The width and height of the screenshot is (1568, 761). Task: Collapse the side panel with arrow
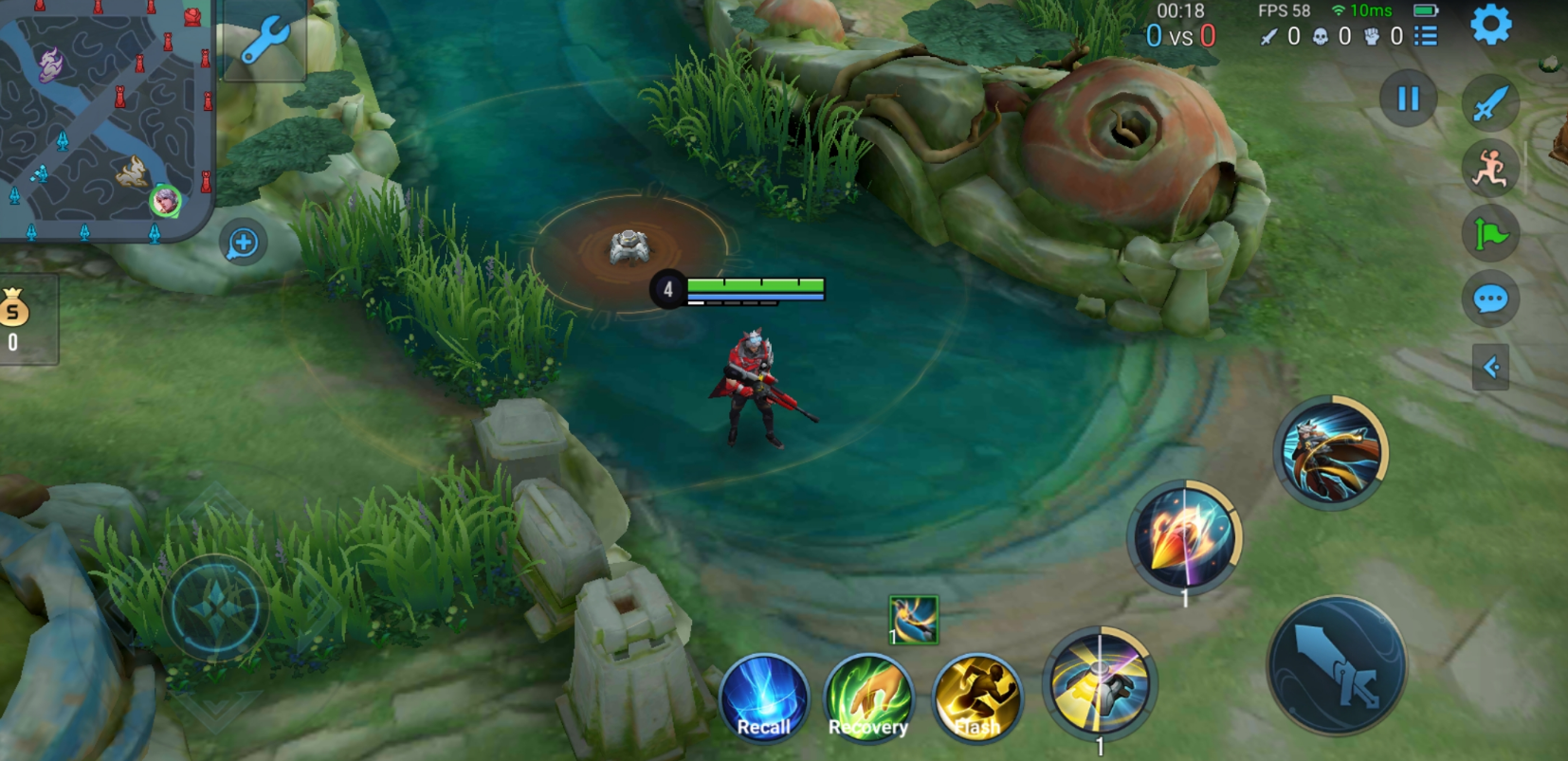(x=1490, y=367)
